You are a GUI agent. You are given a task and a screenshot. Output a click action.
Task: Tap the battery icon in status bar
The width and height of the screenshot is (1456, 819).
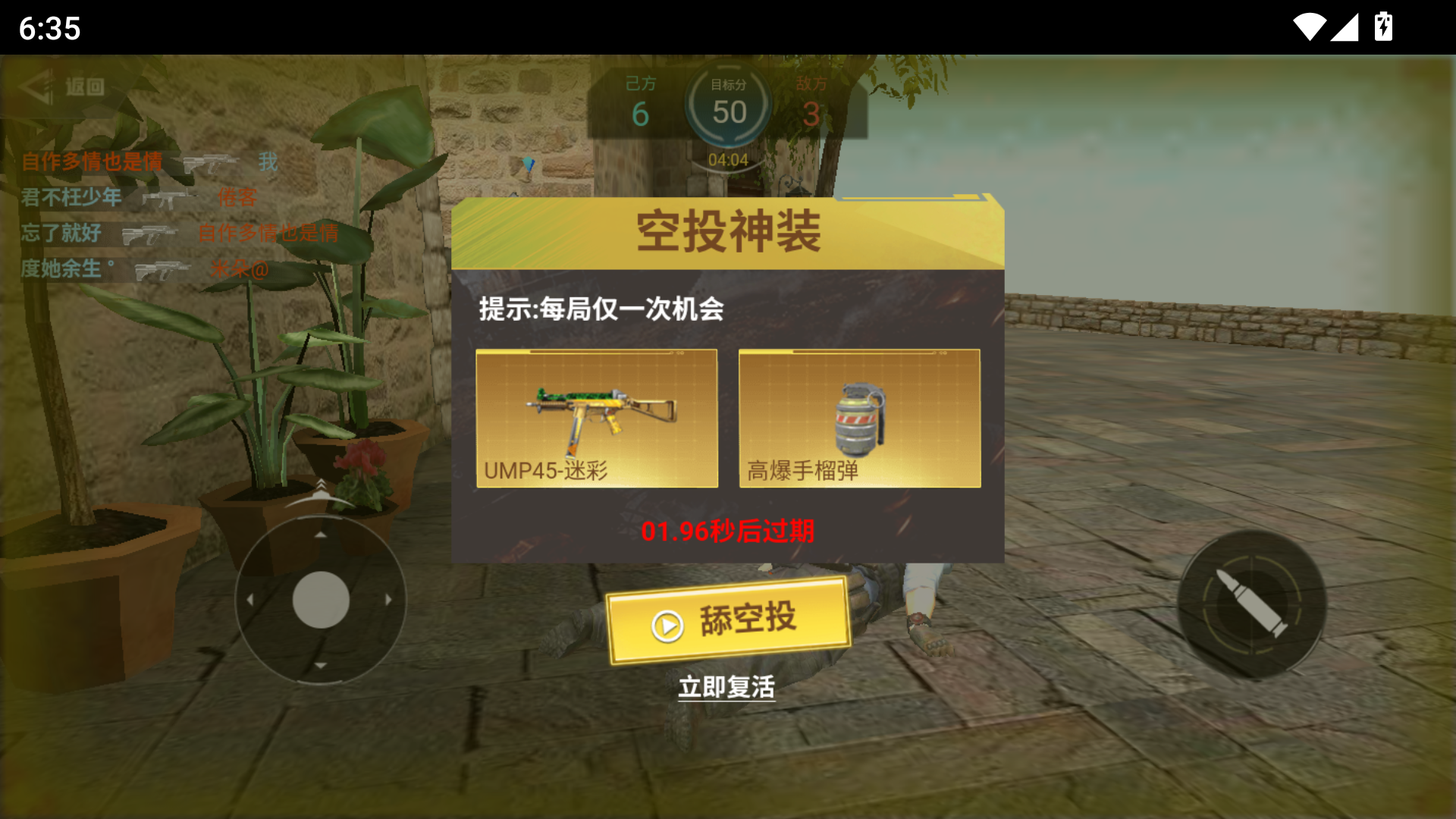coord(1384,27)
